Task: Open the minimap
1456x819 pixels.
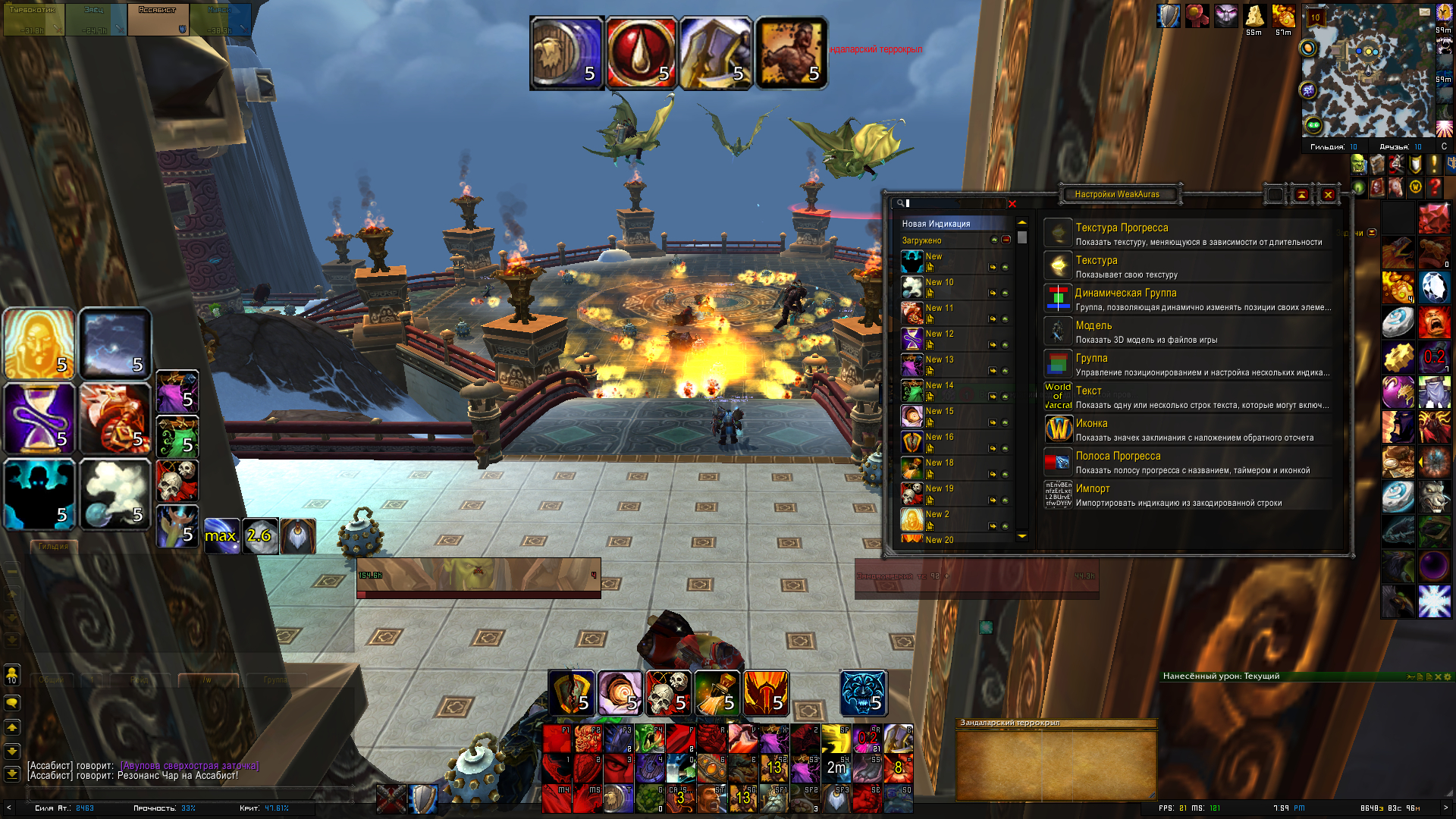Action: tap(1367, 72)
